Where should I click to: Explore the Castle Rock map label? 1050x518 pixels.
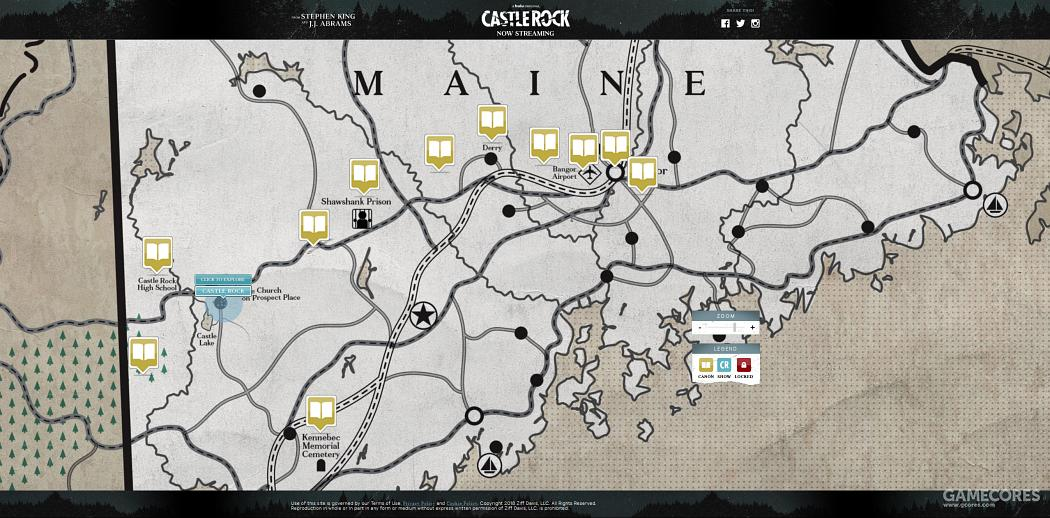[222, 291]
